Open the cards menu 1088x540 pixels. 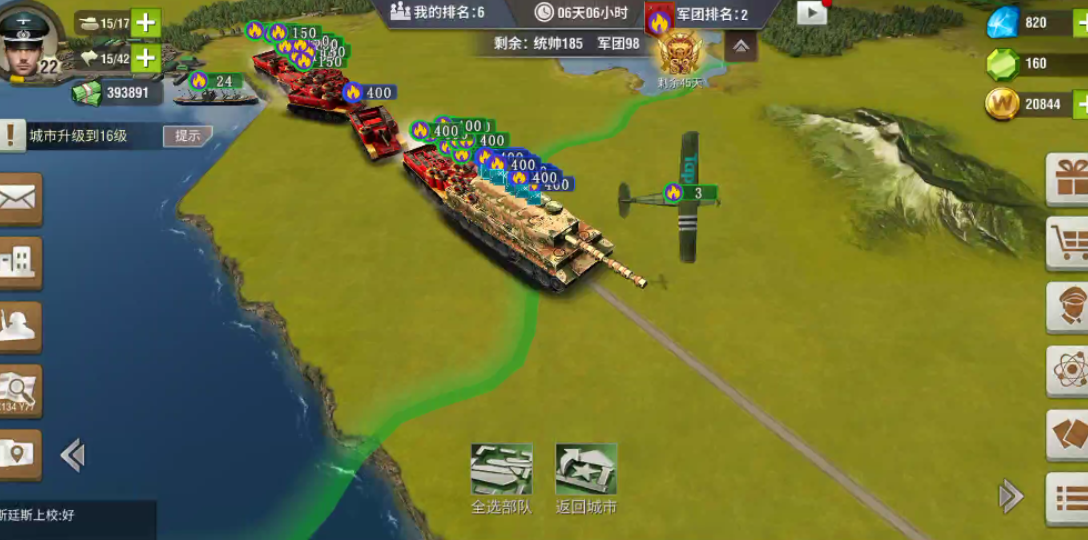tap(1067, 435)
